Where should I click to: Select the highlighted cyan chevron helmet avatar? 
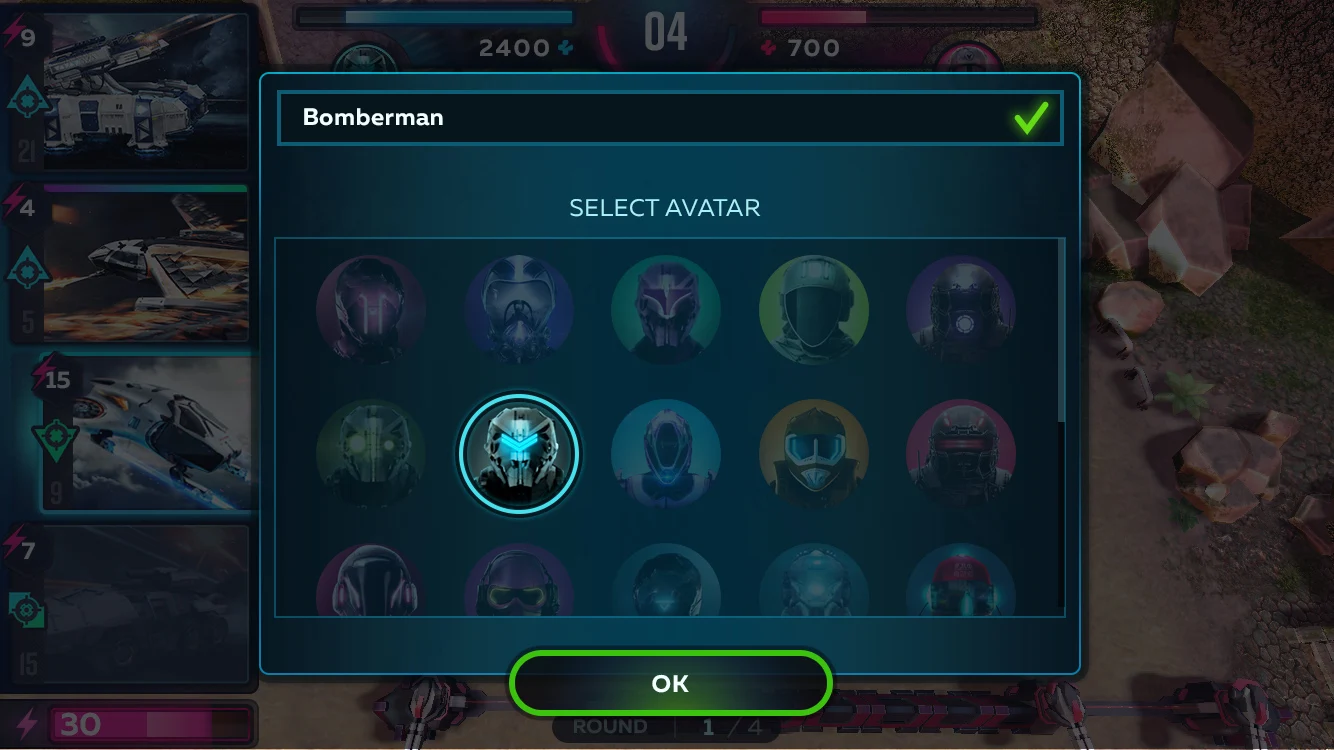519,454
